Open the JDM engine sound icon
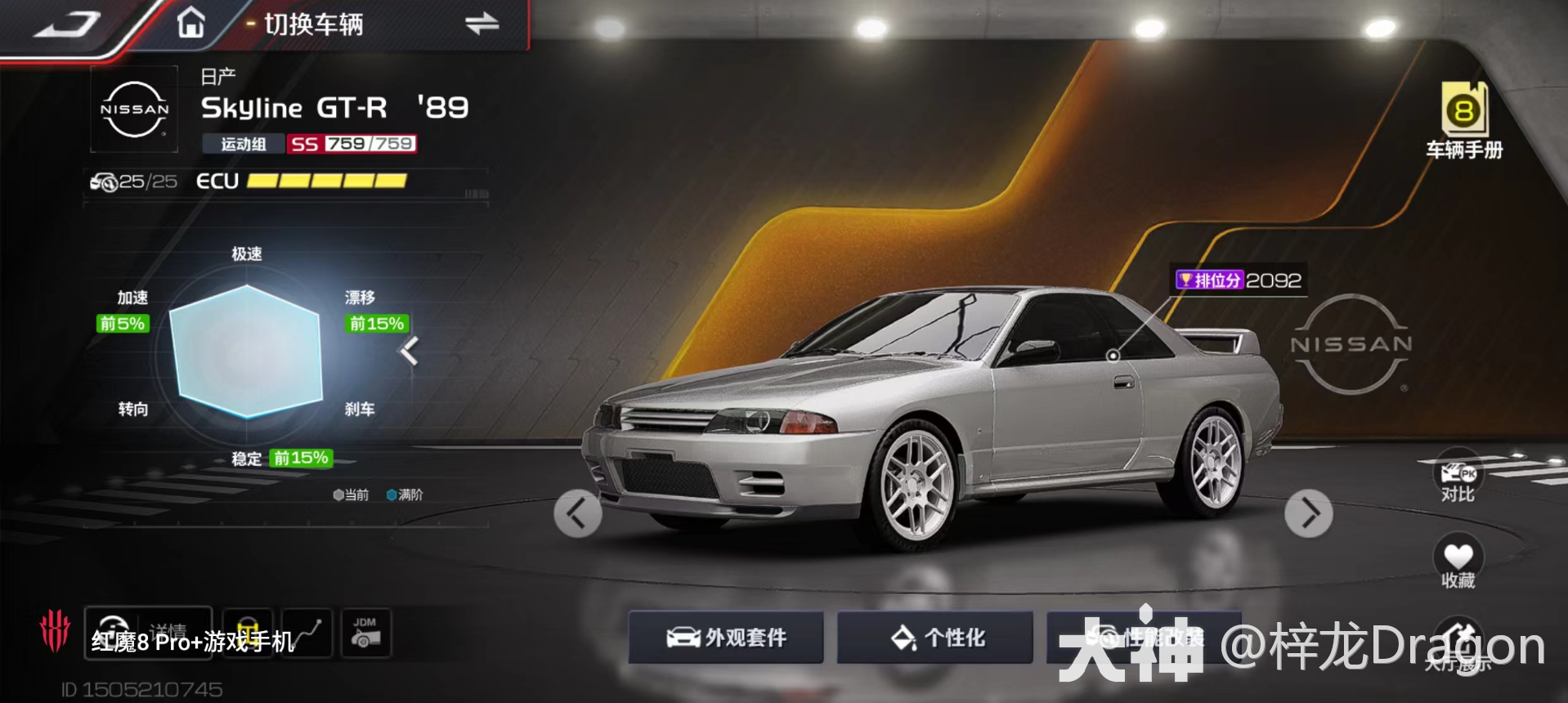 368,634
